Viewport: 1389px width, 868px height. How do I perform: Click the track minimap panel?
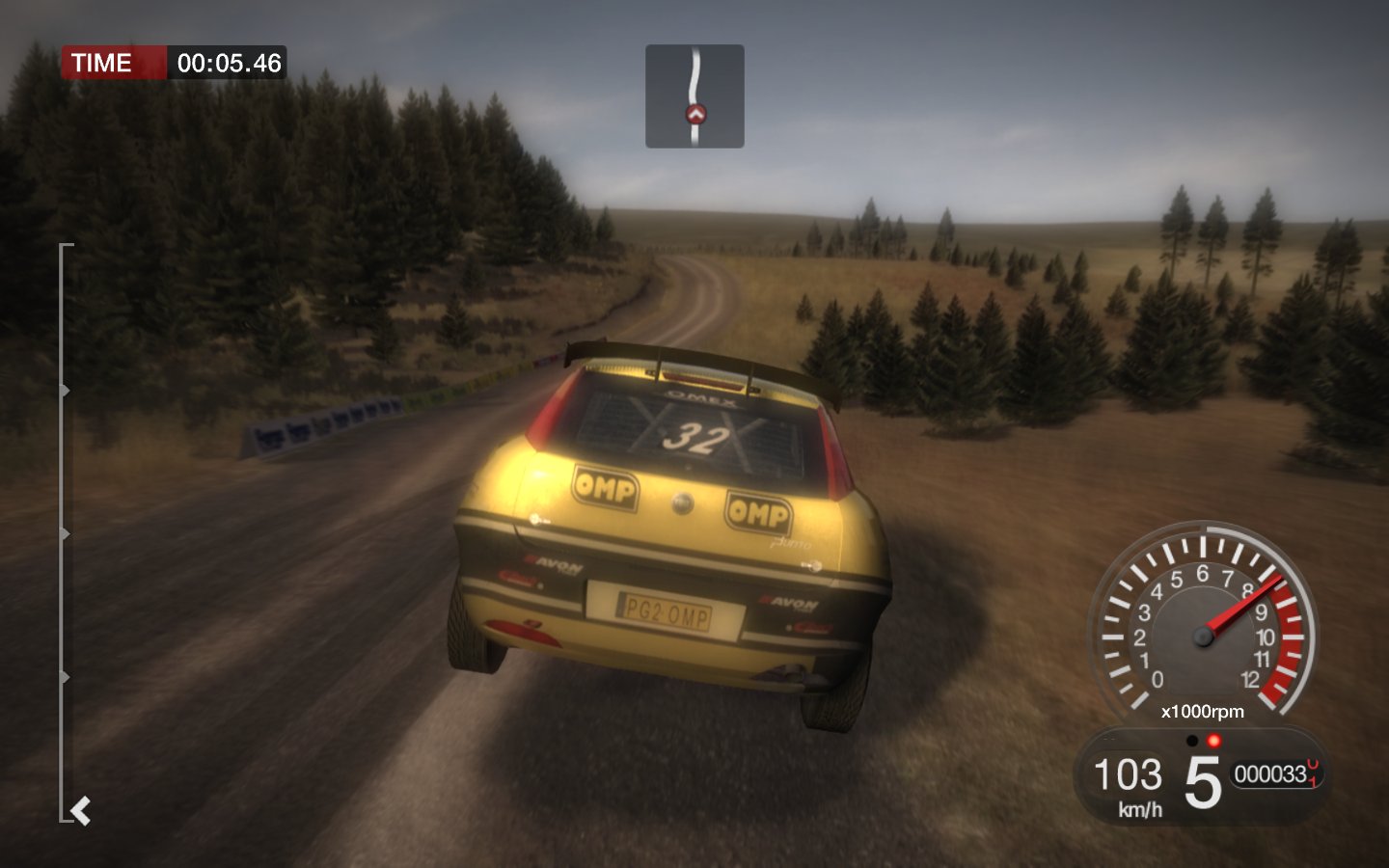[694, 95]
